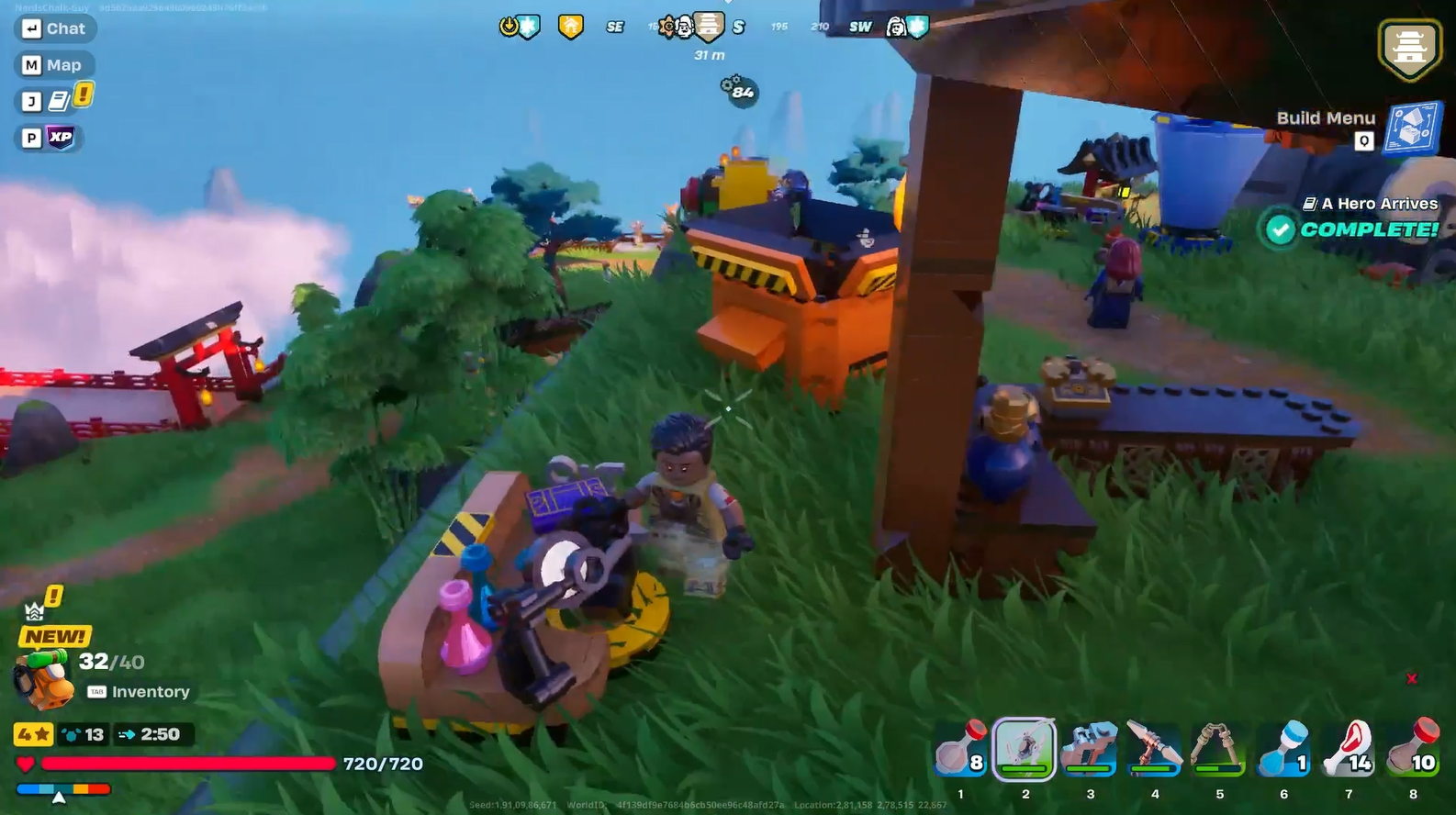Select the pagoda waypoint marker on the compass

pyautogui.click(x=710, y=26)
